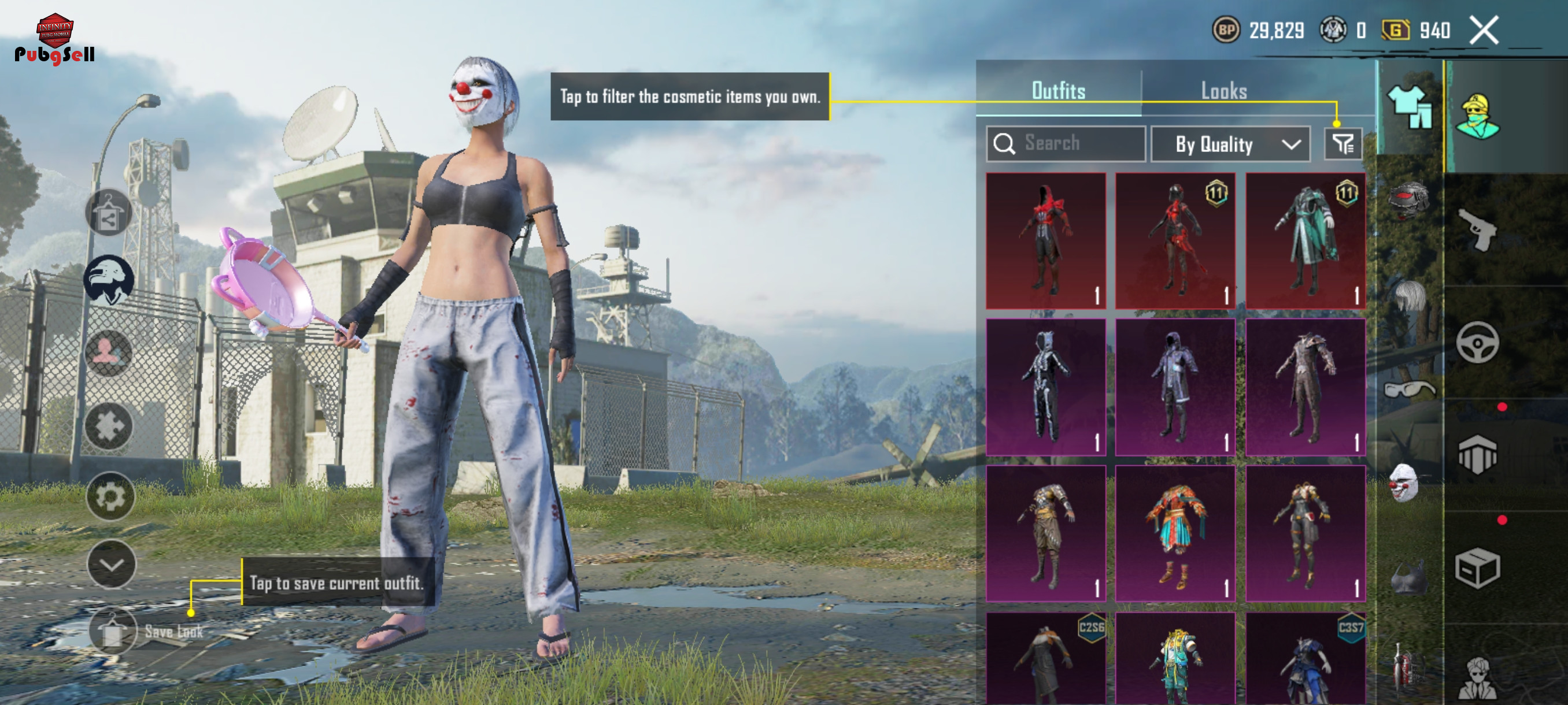Open the steering wheel vehicle category
The height and width of the screenshot is (705, 1568).
pyautogui.click(x=1477, y=343)
